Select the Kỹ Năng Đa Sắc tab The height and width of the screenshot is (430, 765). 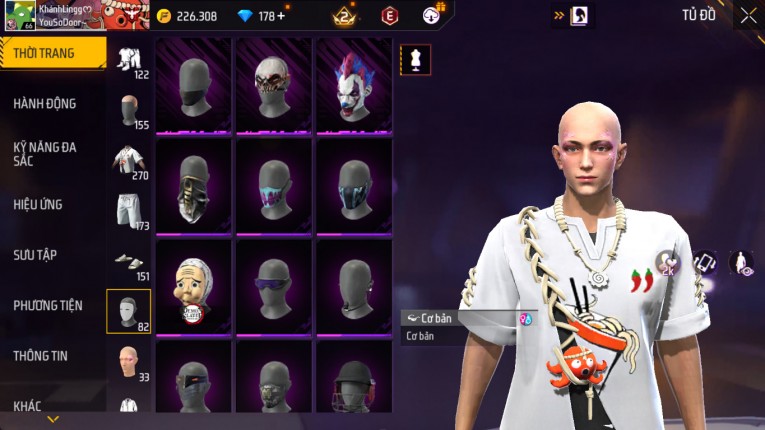(x=45, y=153)
